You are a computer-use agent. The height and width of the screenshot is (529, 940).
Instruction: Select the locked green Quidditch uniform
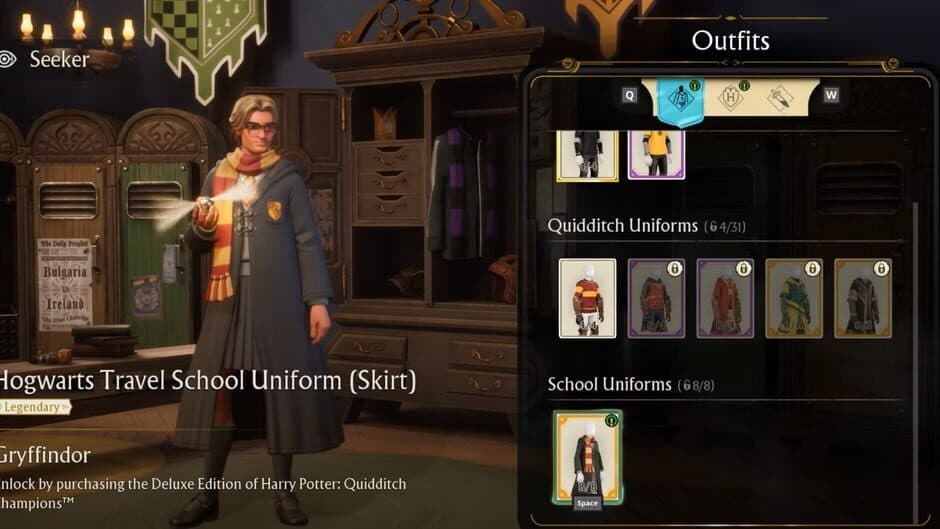click(793, 298)
